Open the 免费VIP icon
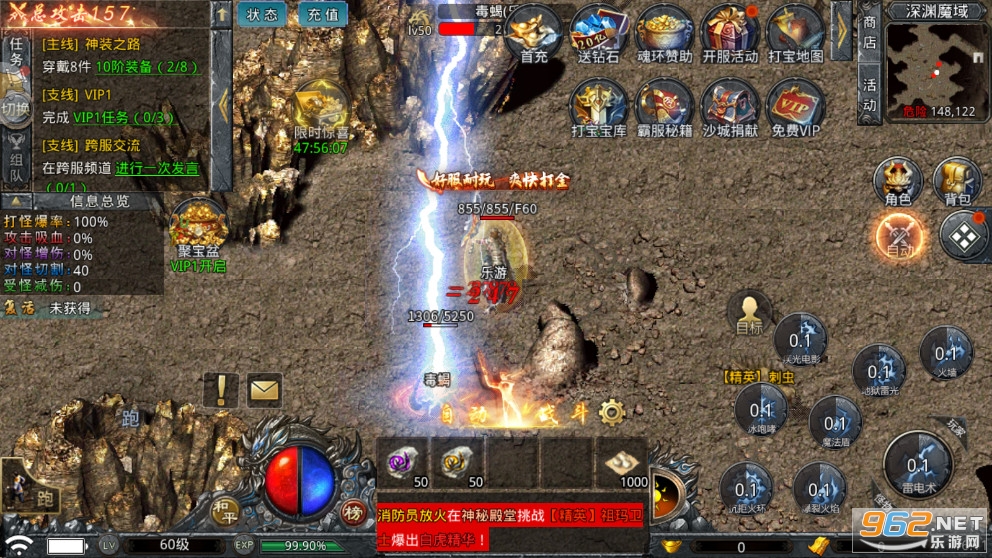The width and height of the screenshot is (992, 558). pyautogui.click(x=796, y=108)
